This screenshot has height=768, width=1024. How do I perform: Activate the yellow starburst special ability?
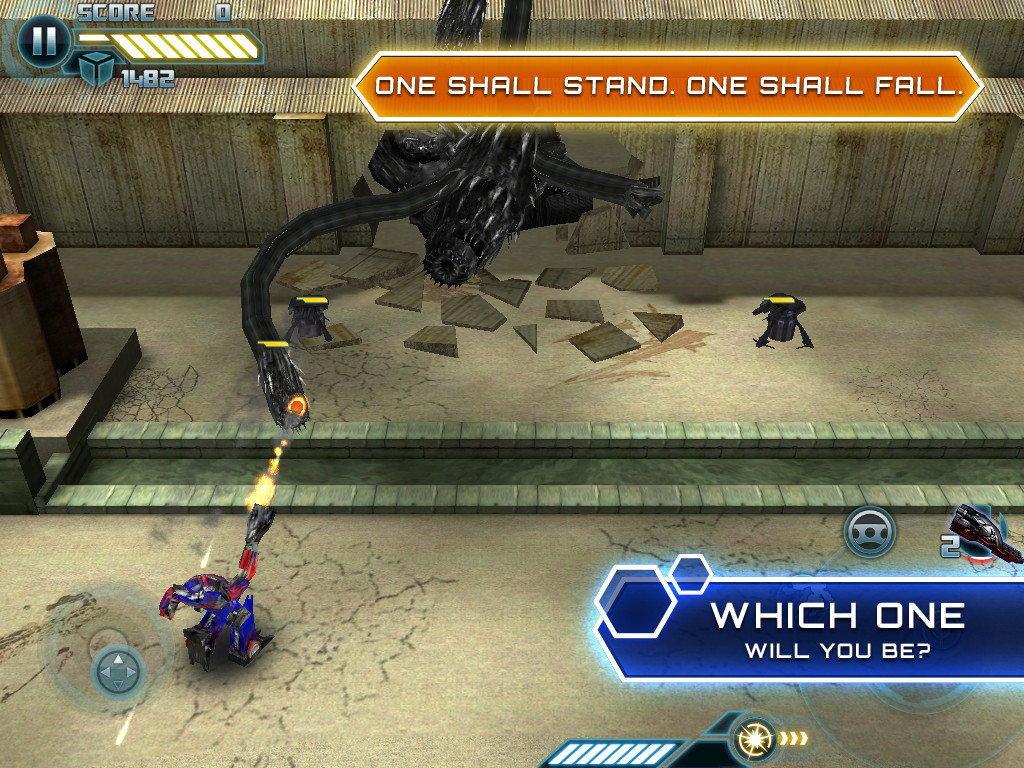click(x=752, y=740)
